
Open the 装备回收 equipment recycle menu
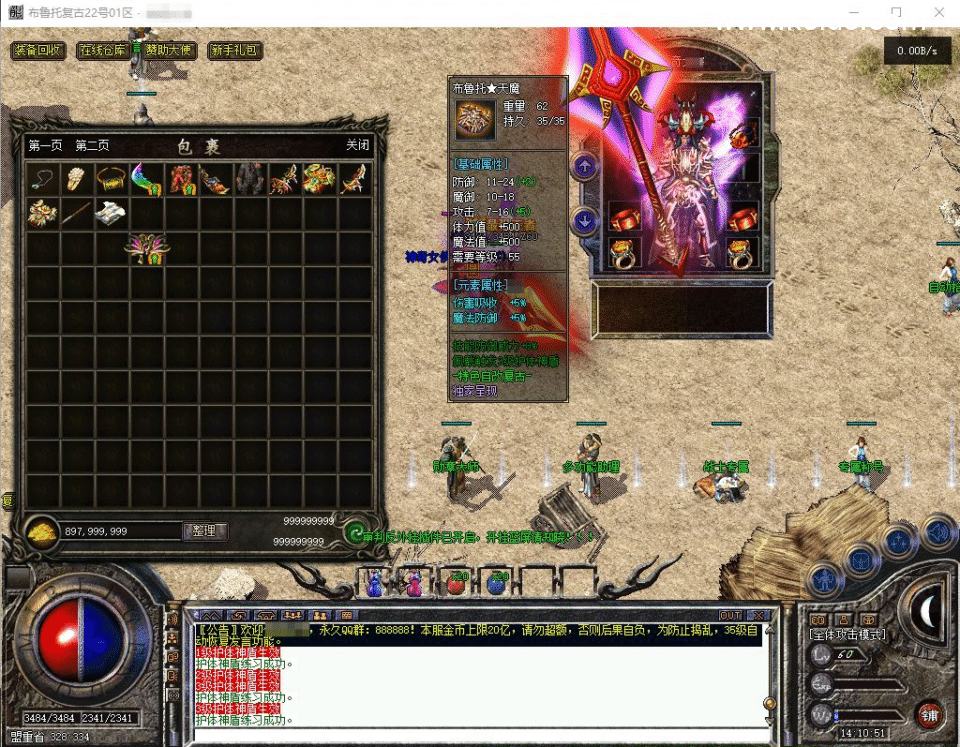[38, 51]
